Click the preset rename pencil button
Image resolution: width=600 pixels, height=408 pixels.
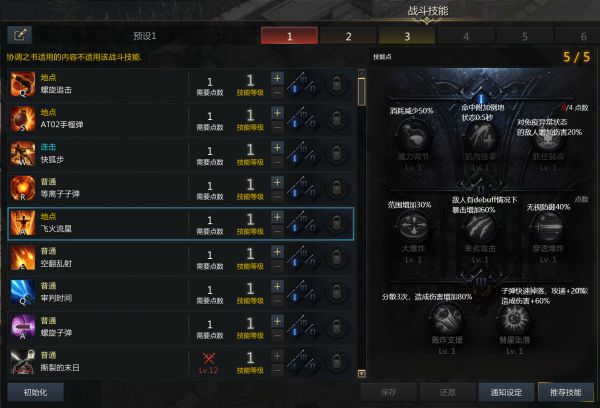click(x=19, y=36)
